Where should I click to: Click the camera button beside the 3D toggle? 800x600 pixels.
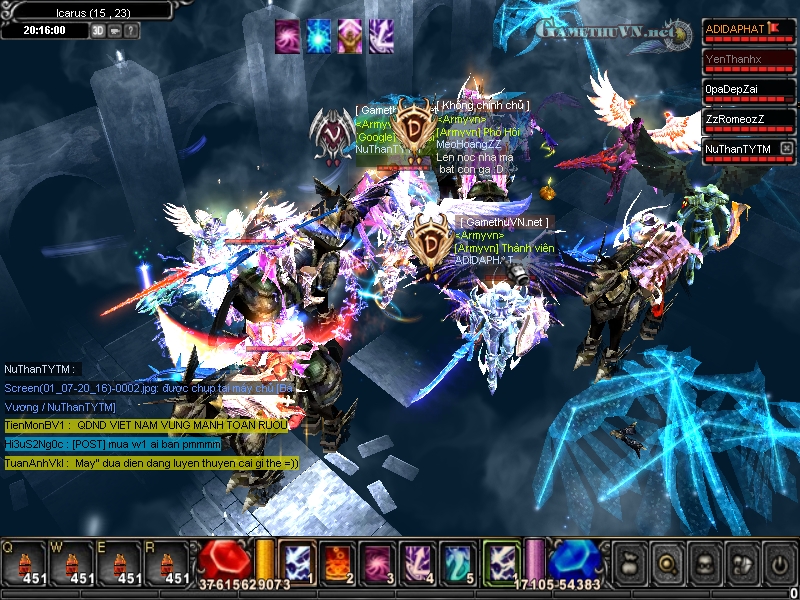pos(115,31)
